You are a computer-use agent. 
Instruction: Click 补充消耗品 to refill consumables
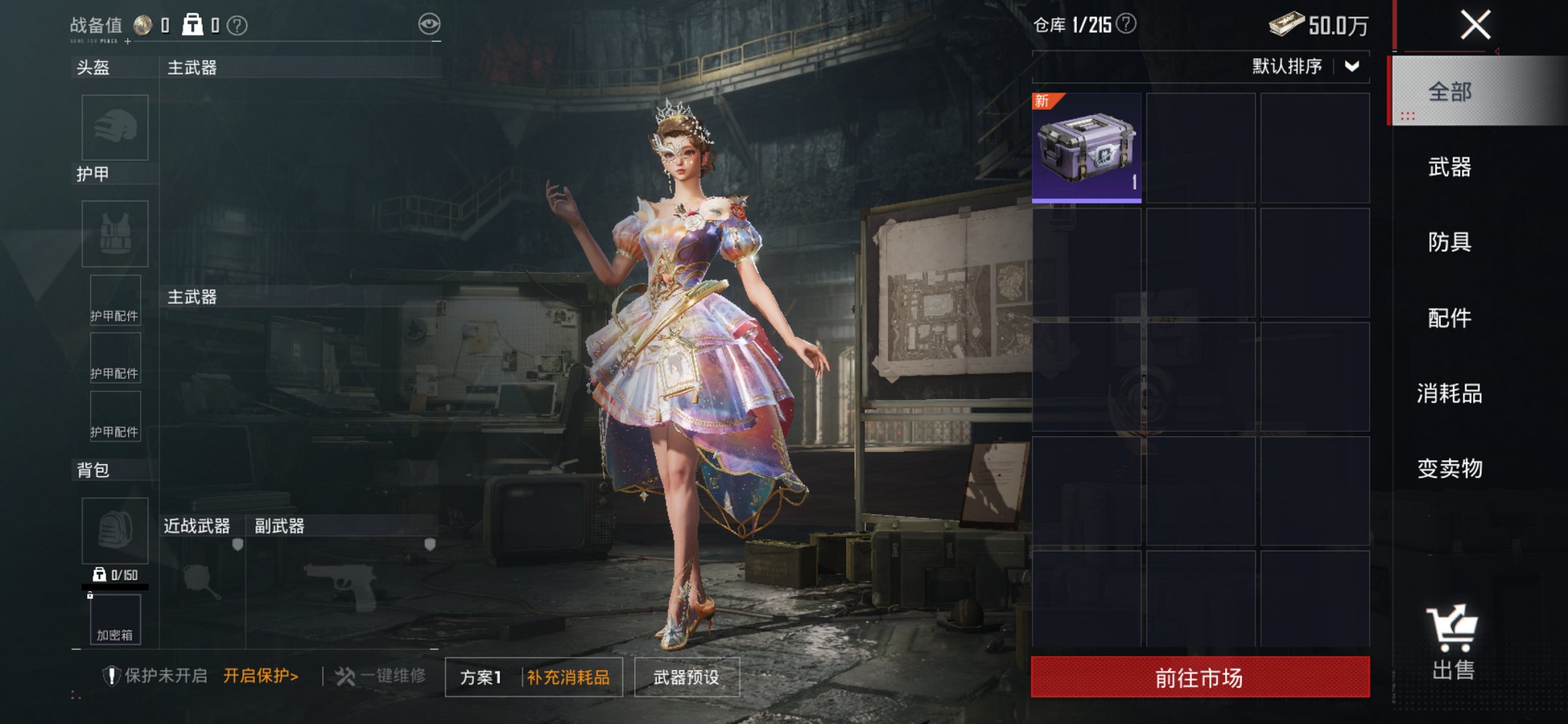tap(568, 677)
